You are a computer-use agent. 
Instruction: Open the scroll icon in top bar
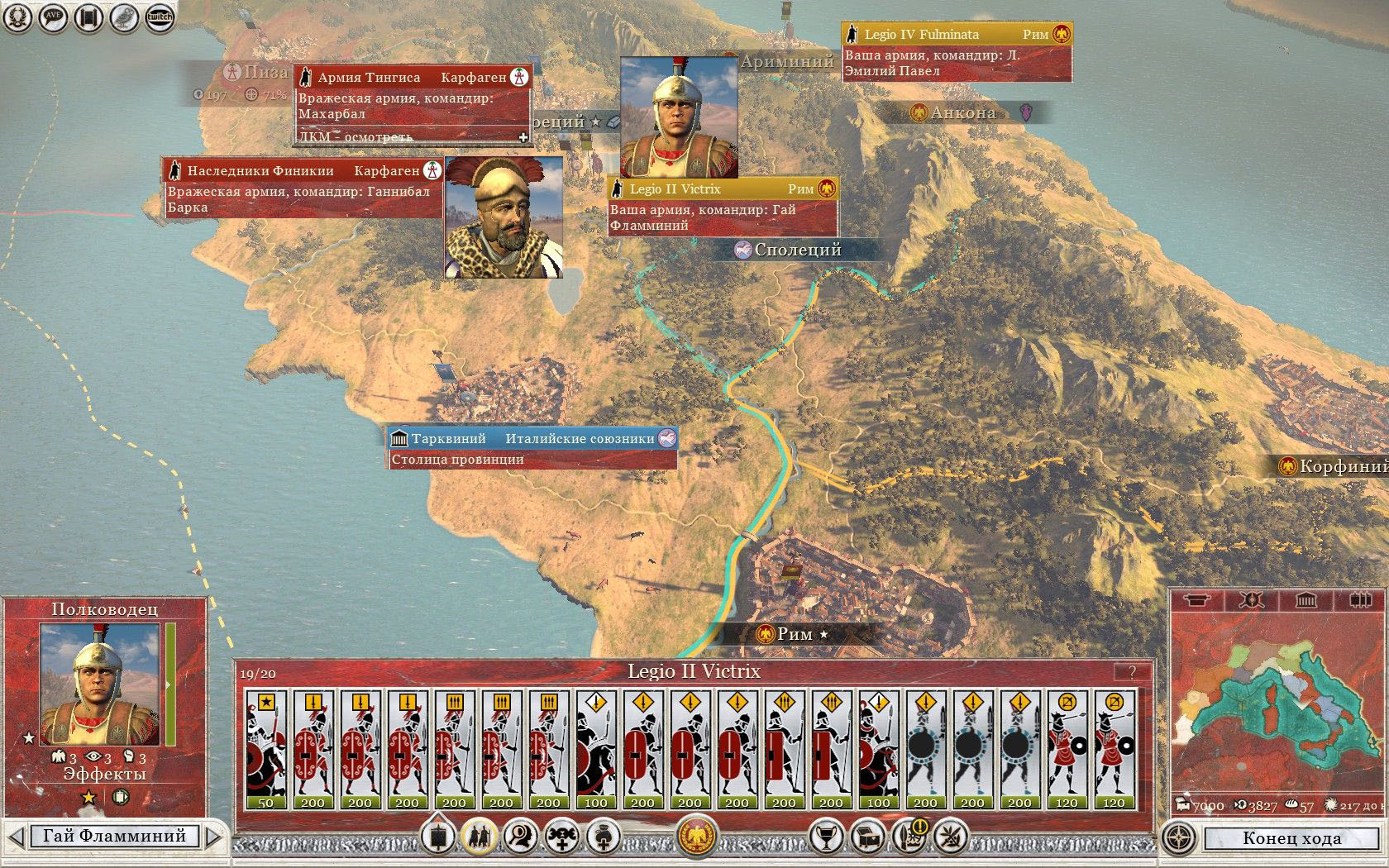89,17
